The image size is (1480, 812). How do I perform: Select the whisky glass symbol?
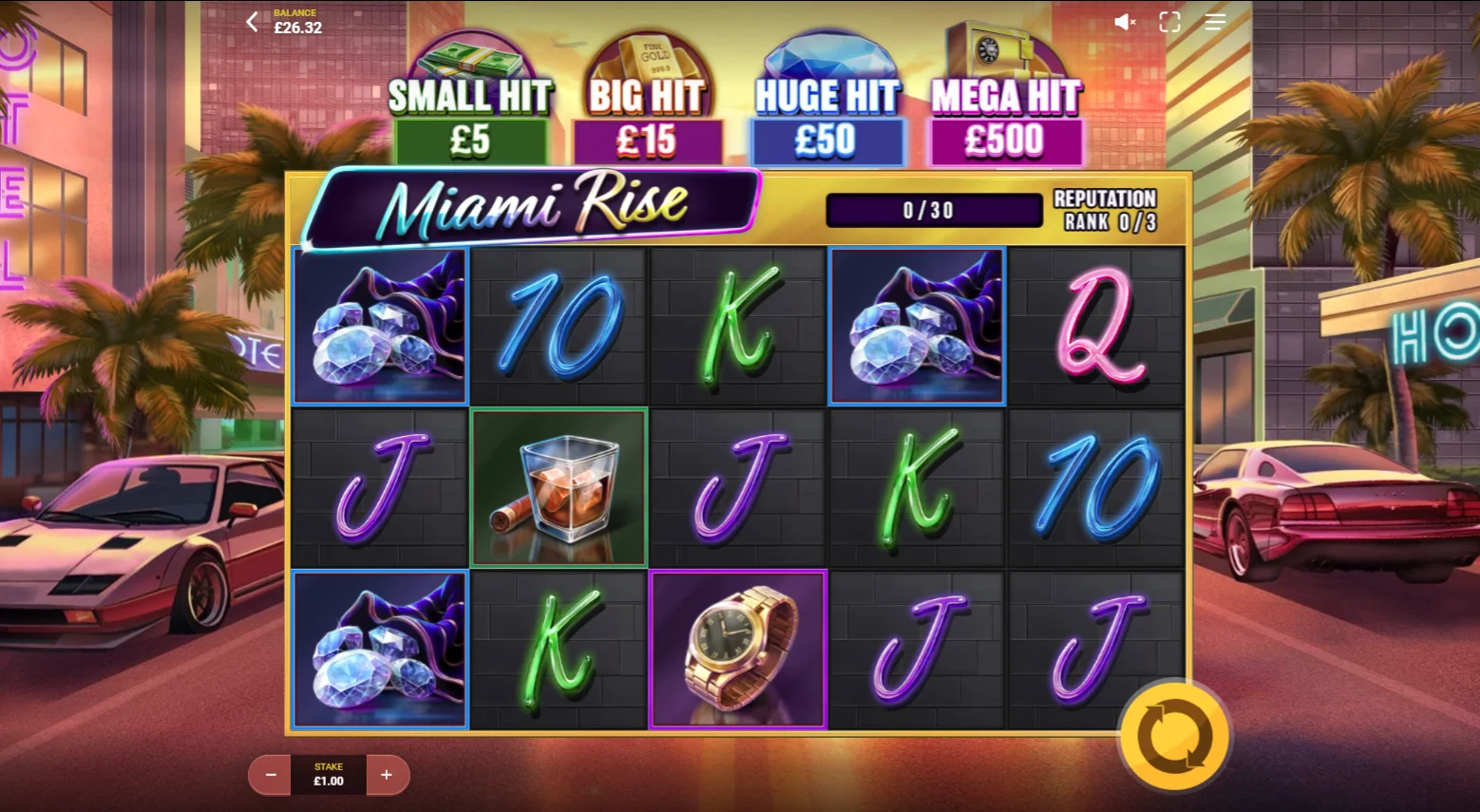point(559,486)
